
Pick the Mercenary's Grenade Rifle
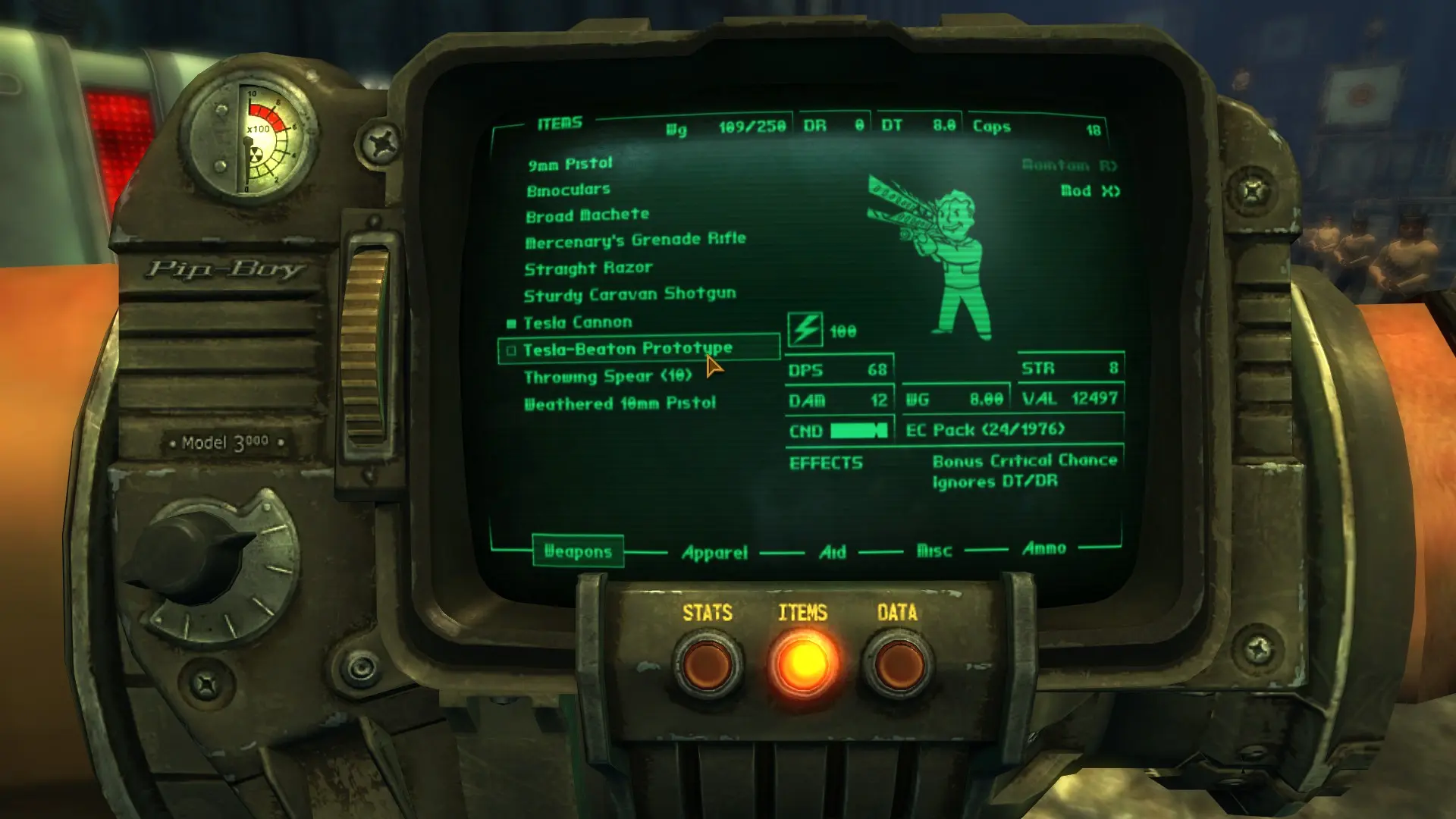[635, 240]
